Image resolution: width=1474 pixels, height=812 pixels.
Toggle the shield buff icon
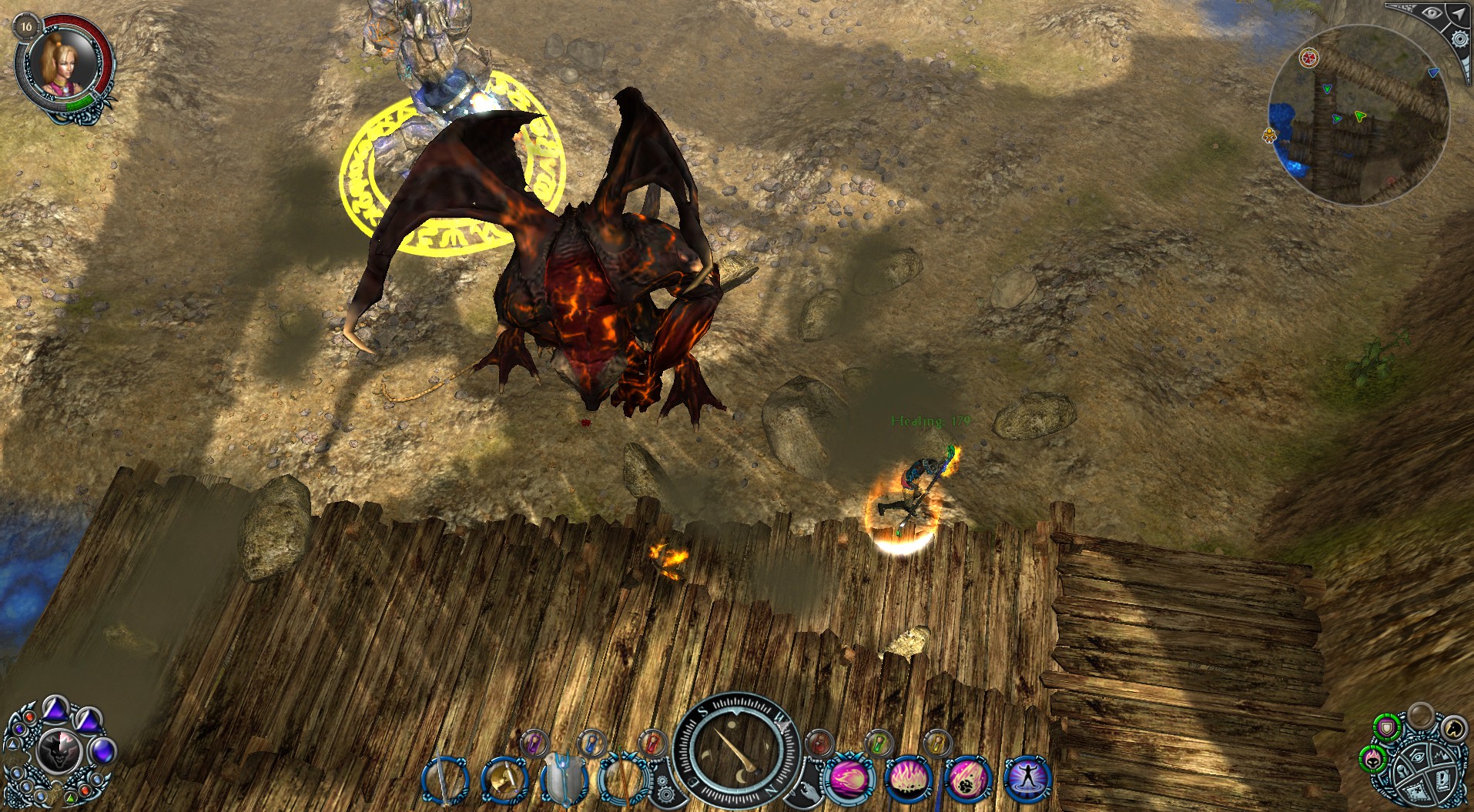(1387, 727)
